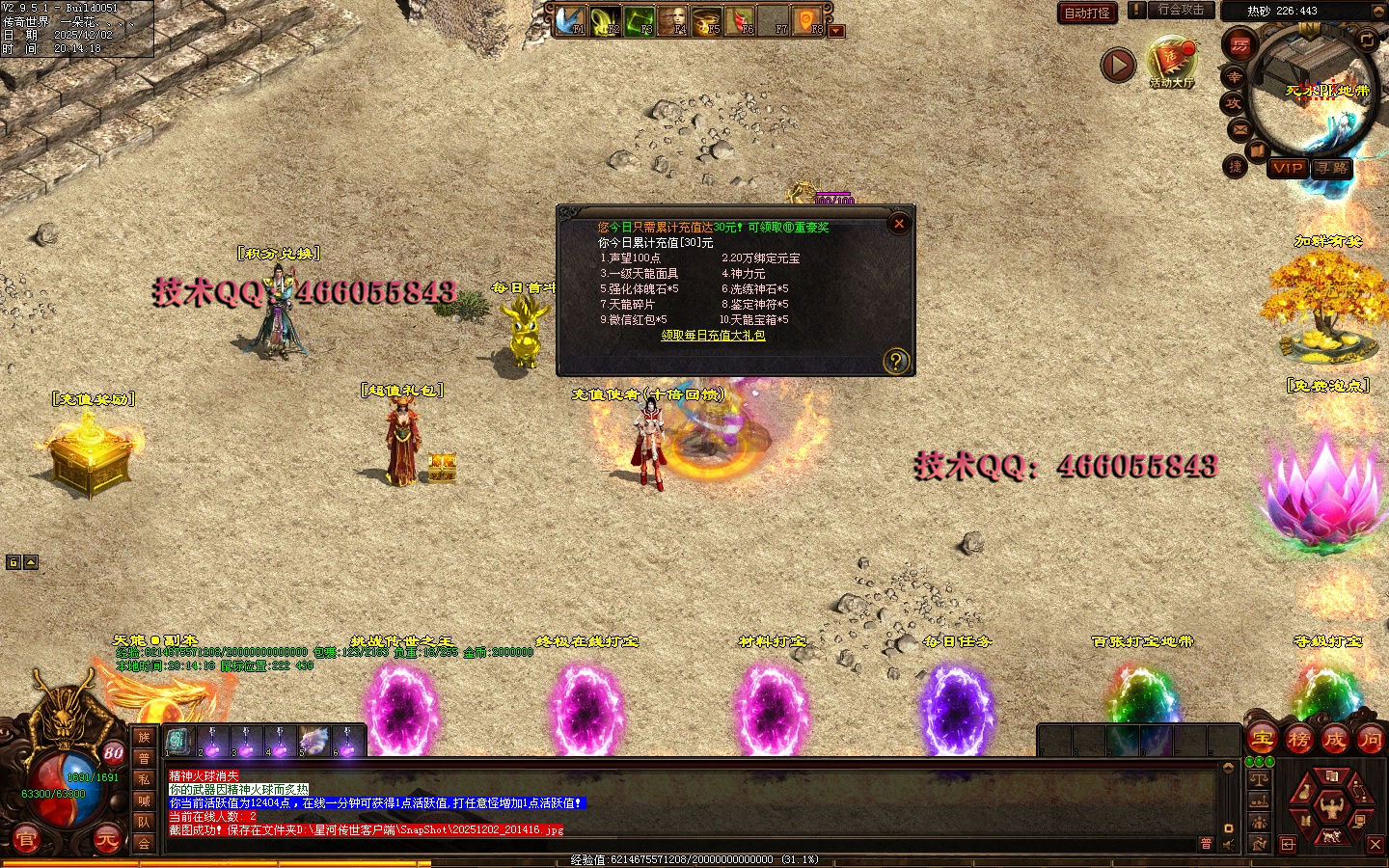Screen dimensions: 1389x868
Task: Activate 寻路 pathfinding button
Action: point(1332,168)
